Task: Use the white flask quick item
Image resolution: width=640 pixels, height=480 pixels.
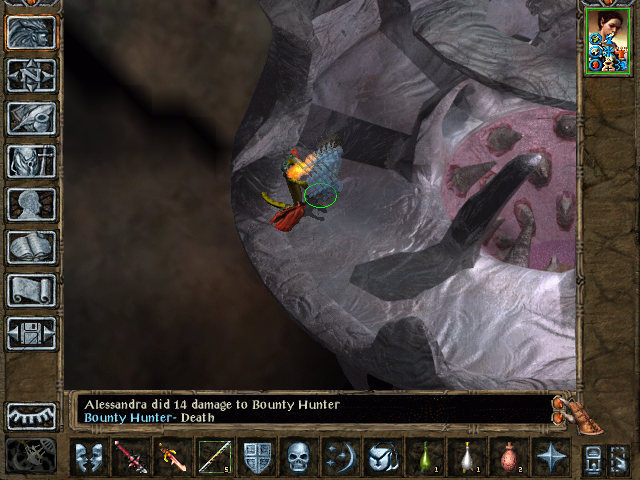Action: click(x=467, y=457)
